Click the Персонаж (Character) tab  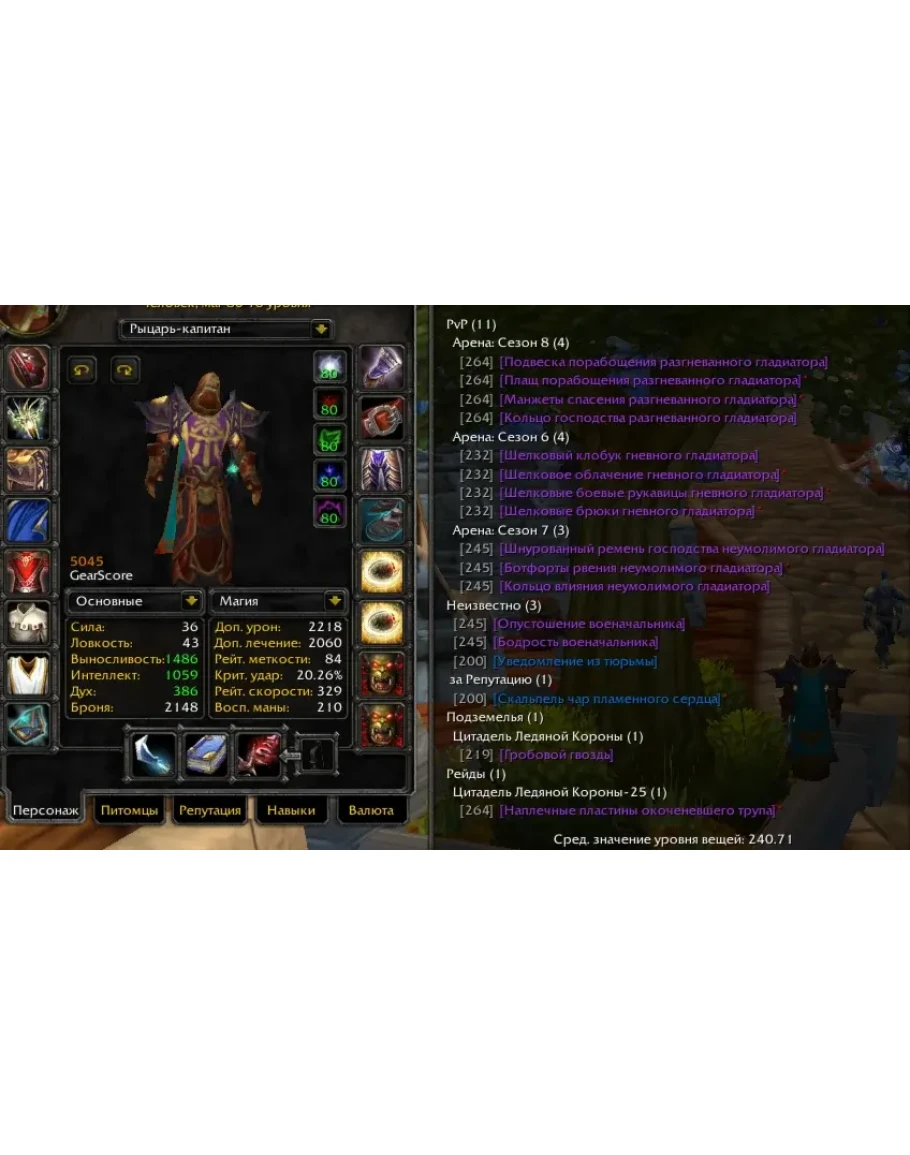(44, 810)
